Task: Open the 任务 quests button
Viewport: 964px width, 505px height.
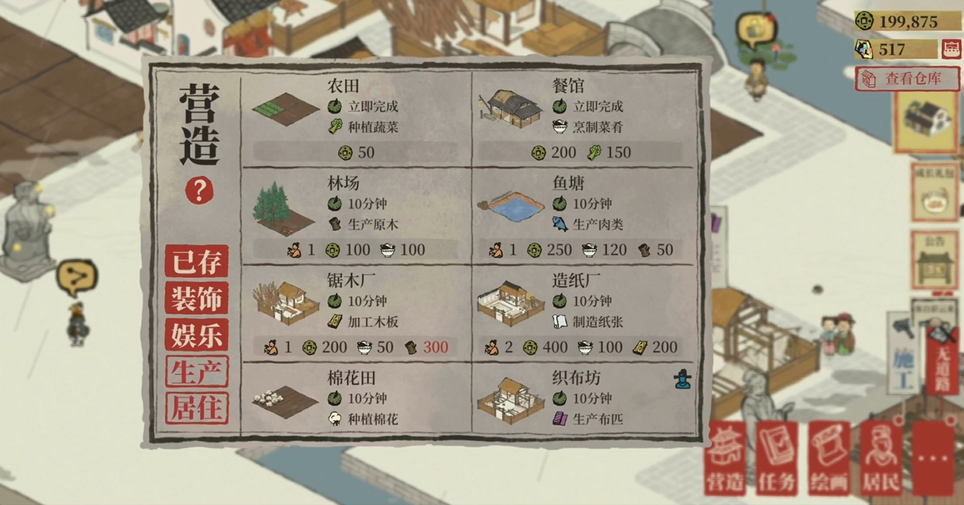Action: [x=778, y=459]
